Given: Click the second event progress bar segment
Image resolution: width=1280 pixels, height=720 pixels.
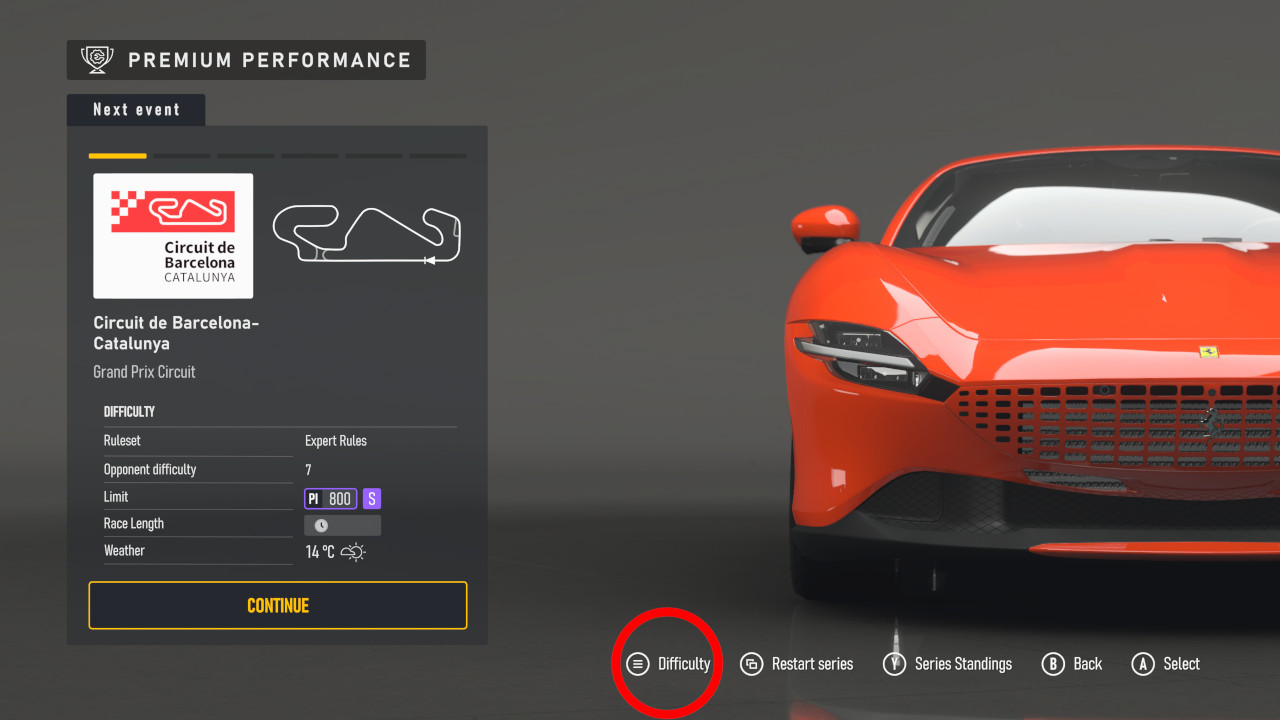Looking at the screenshot, I should click(x=181, y=156).
